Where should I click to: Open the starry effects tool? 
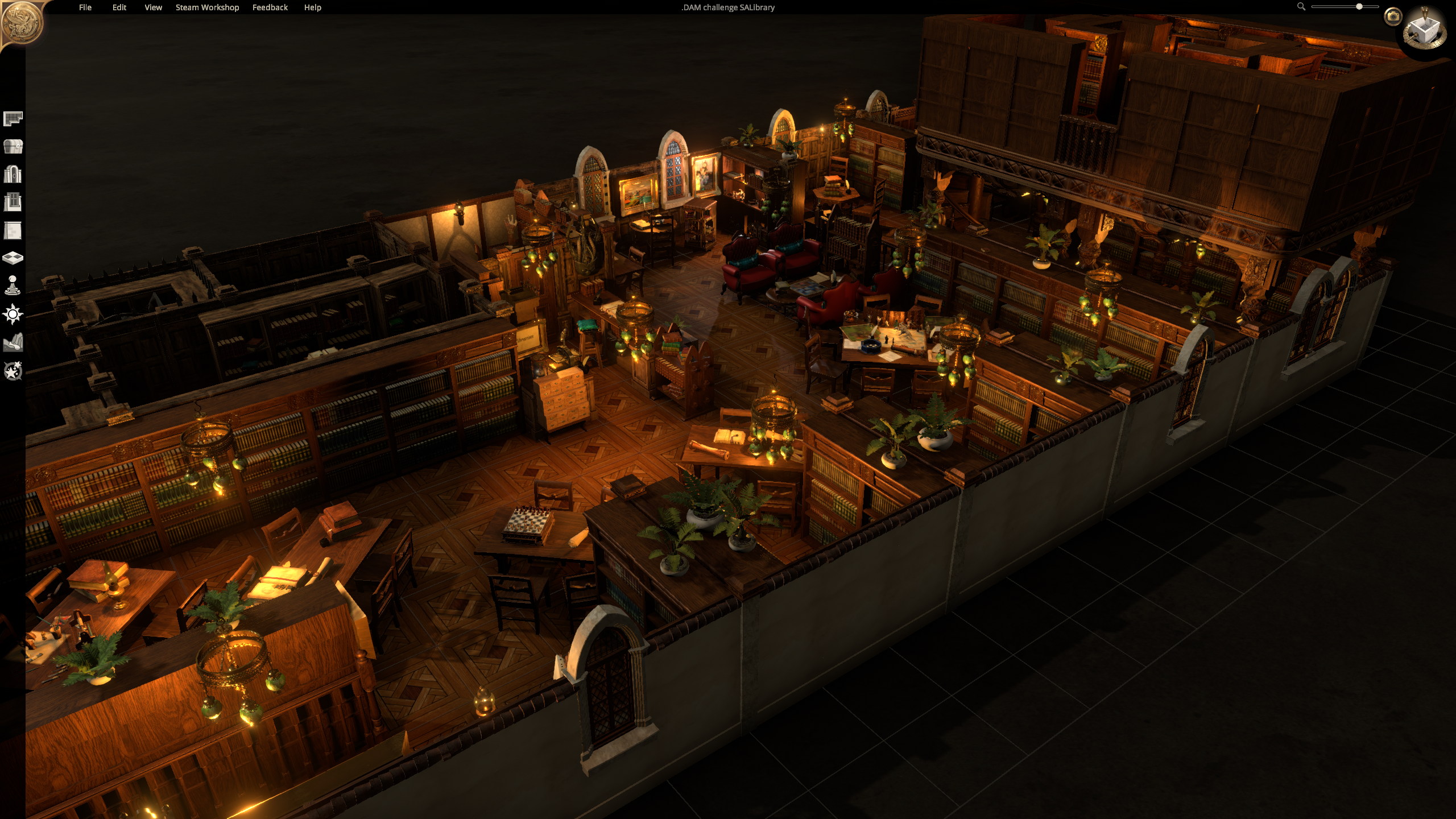pyautogui.click(x=13, y=371)
